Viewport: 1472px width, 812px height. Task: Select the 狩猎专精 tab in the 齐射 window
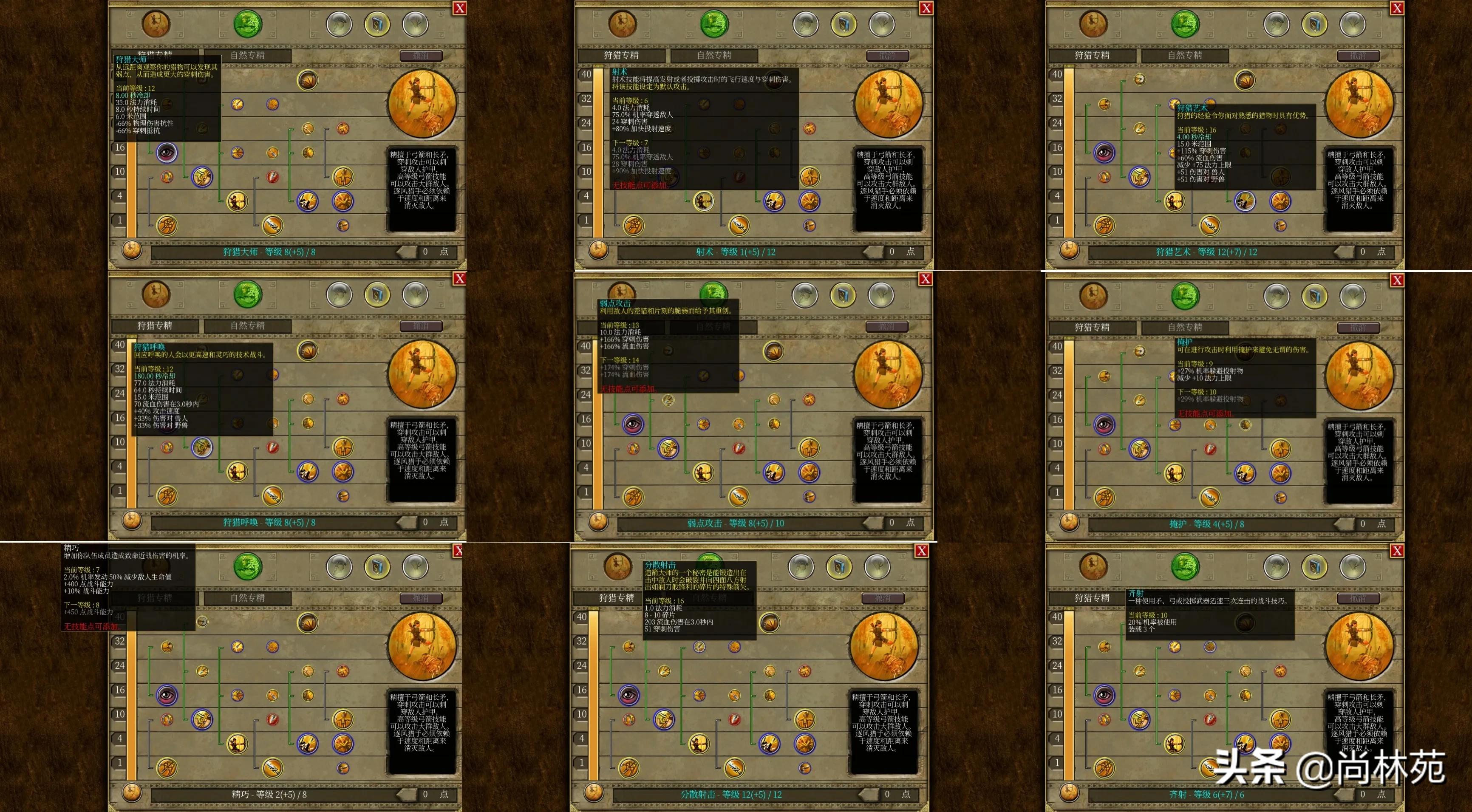point(1092,598)
